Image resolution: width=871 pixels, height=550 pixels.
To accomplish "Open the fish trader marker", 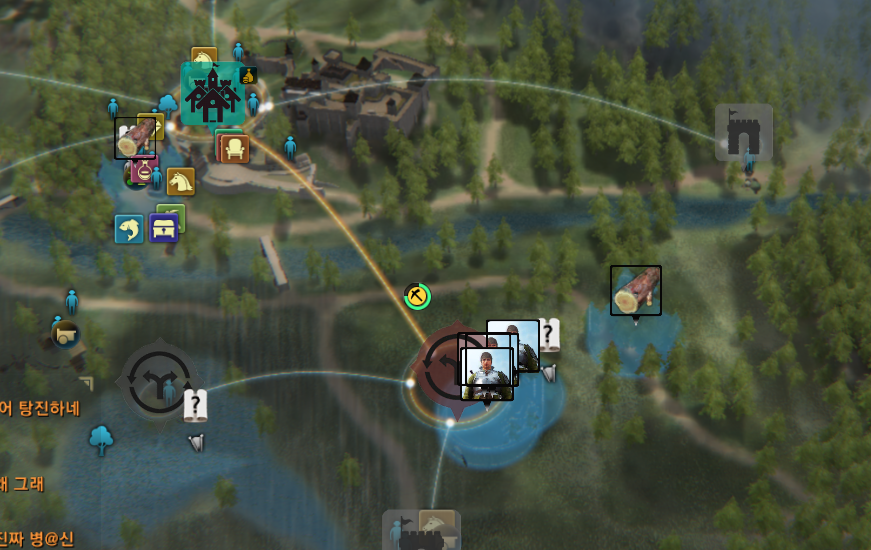I will (128, 229).
